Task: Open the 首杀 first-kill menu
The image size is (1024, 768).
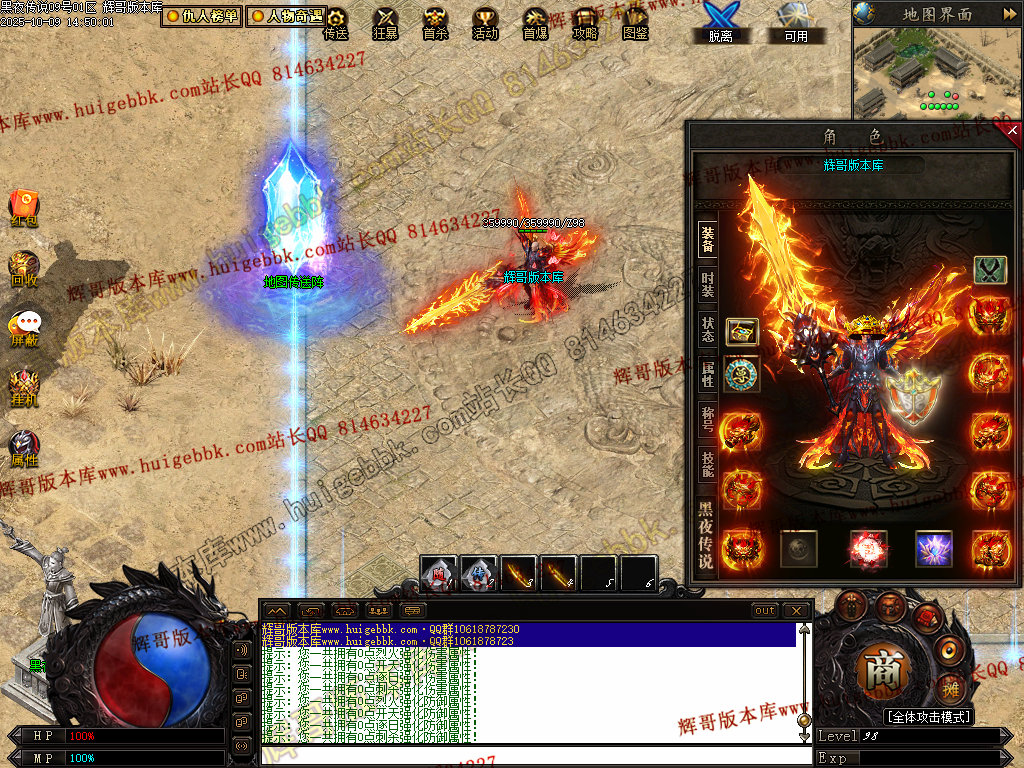Action: point(435,22)
